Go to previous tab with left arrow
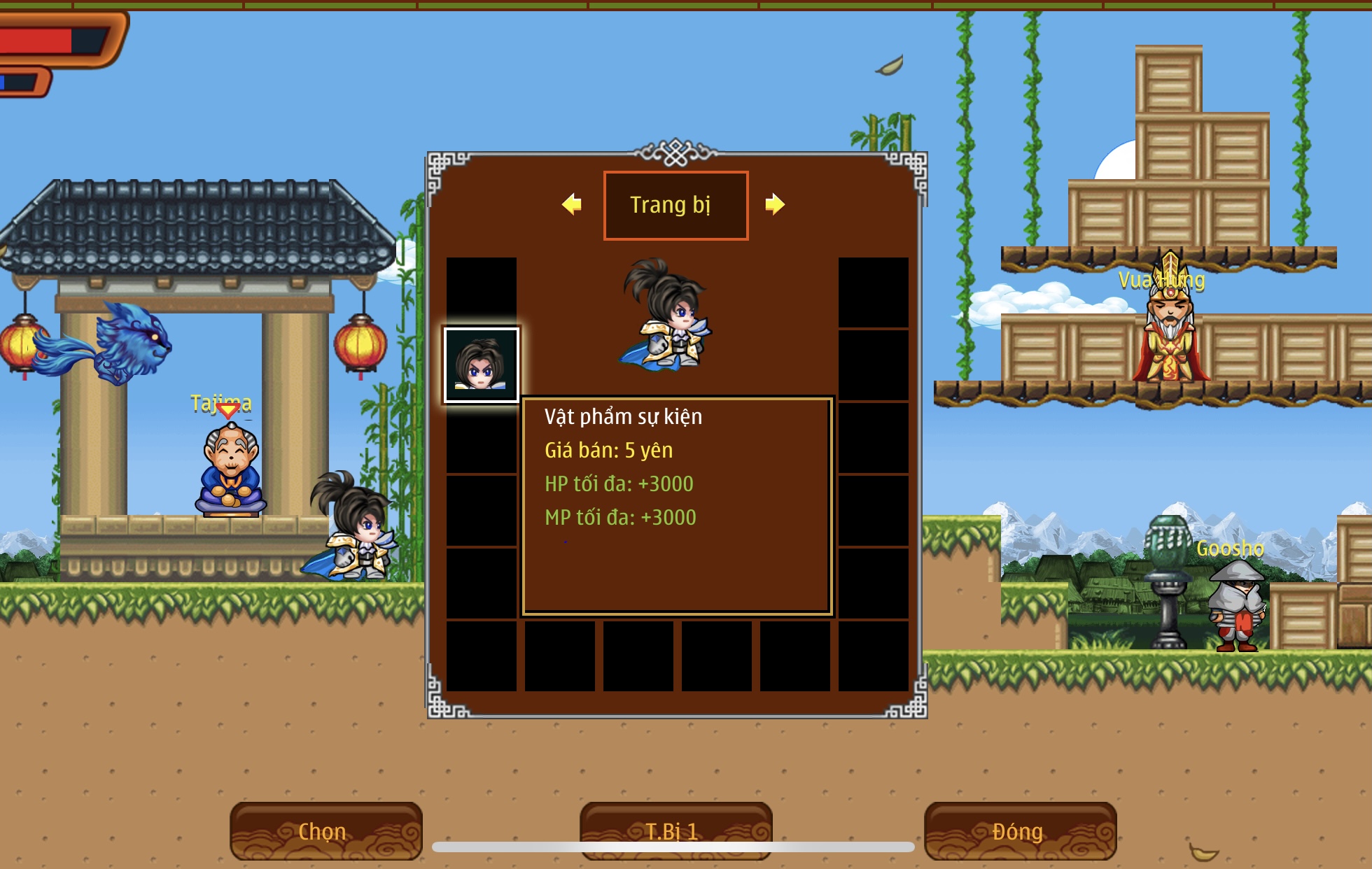Image resolution: width=1372 pixels, height=869 pixels. [572, 204]
